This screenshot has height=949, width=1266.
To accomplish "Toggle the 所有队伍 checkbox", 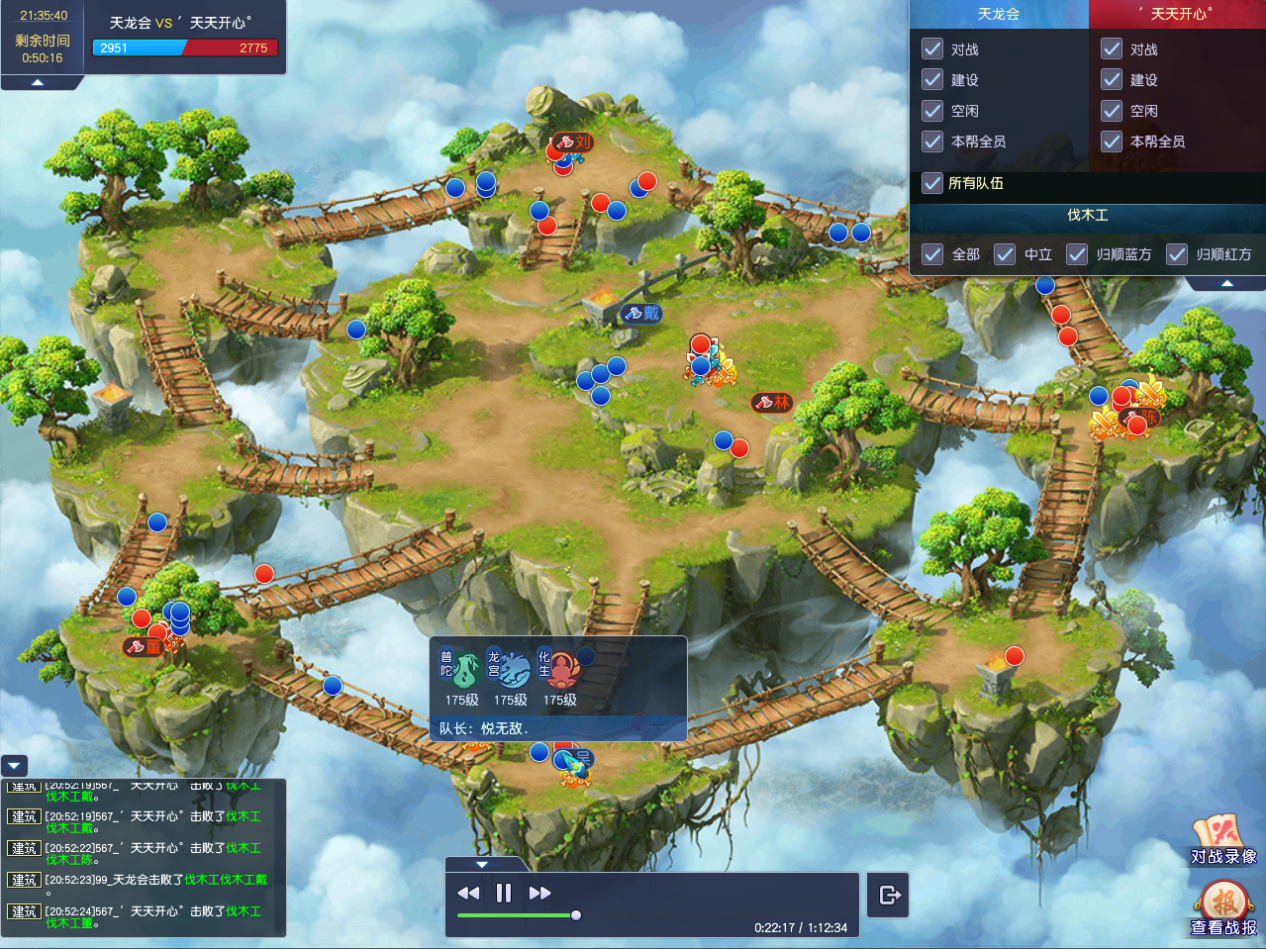I will (933, 183).
